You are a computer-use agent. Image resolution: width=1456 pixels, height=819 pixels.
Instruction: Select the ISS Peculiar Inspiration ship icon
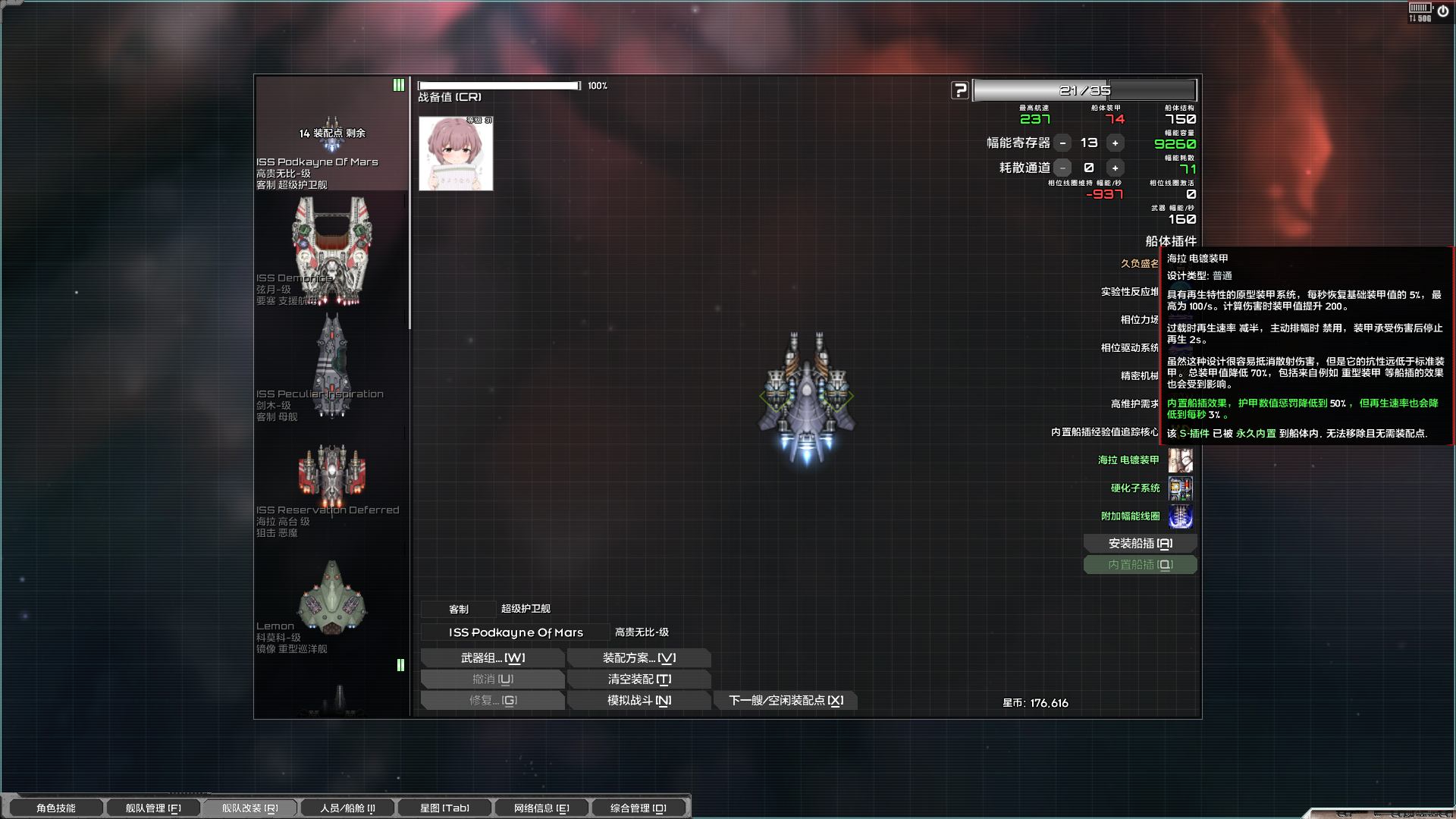pyautogui.click(x=331, y=364)
